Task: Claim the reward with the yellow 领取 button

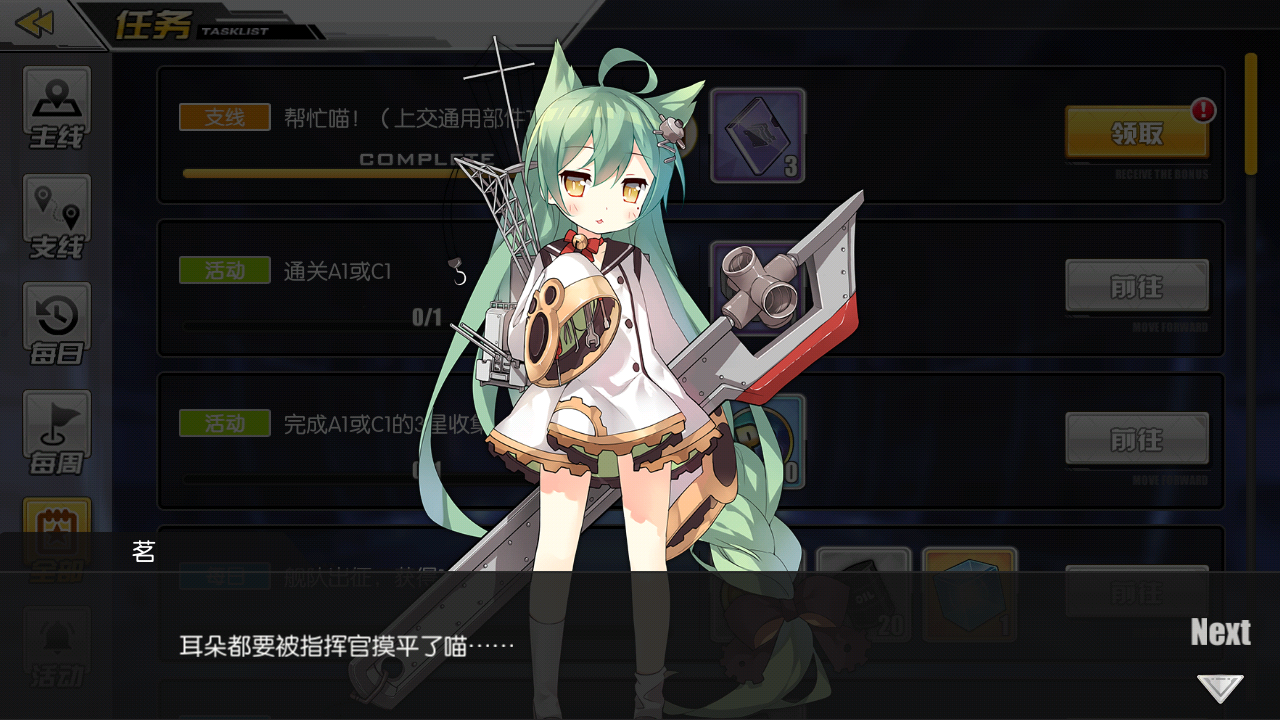Action: point(1137,133)
